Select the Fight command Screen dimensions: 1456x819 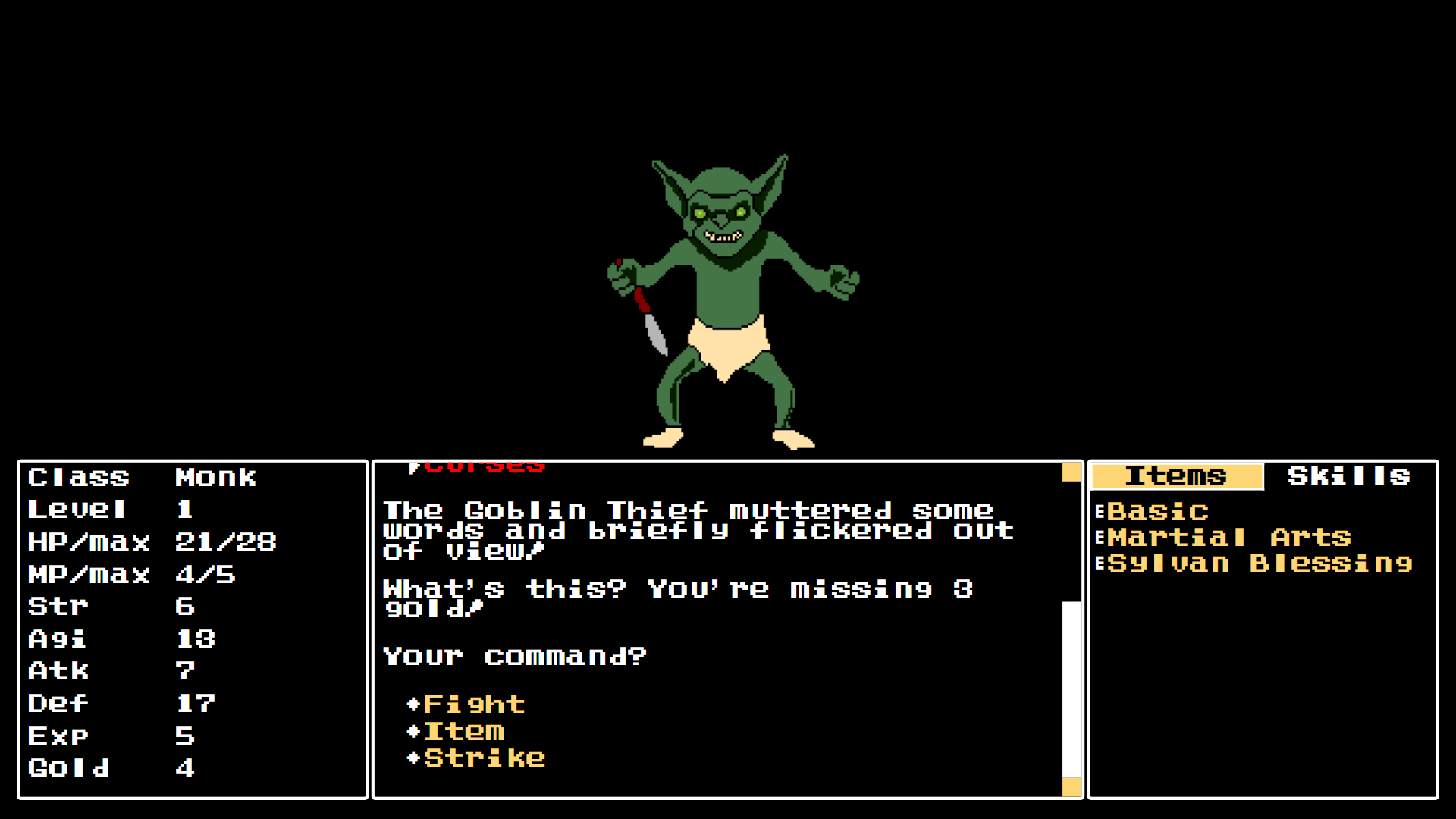472,703
